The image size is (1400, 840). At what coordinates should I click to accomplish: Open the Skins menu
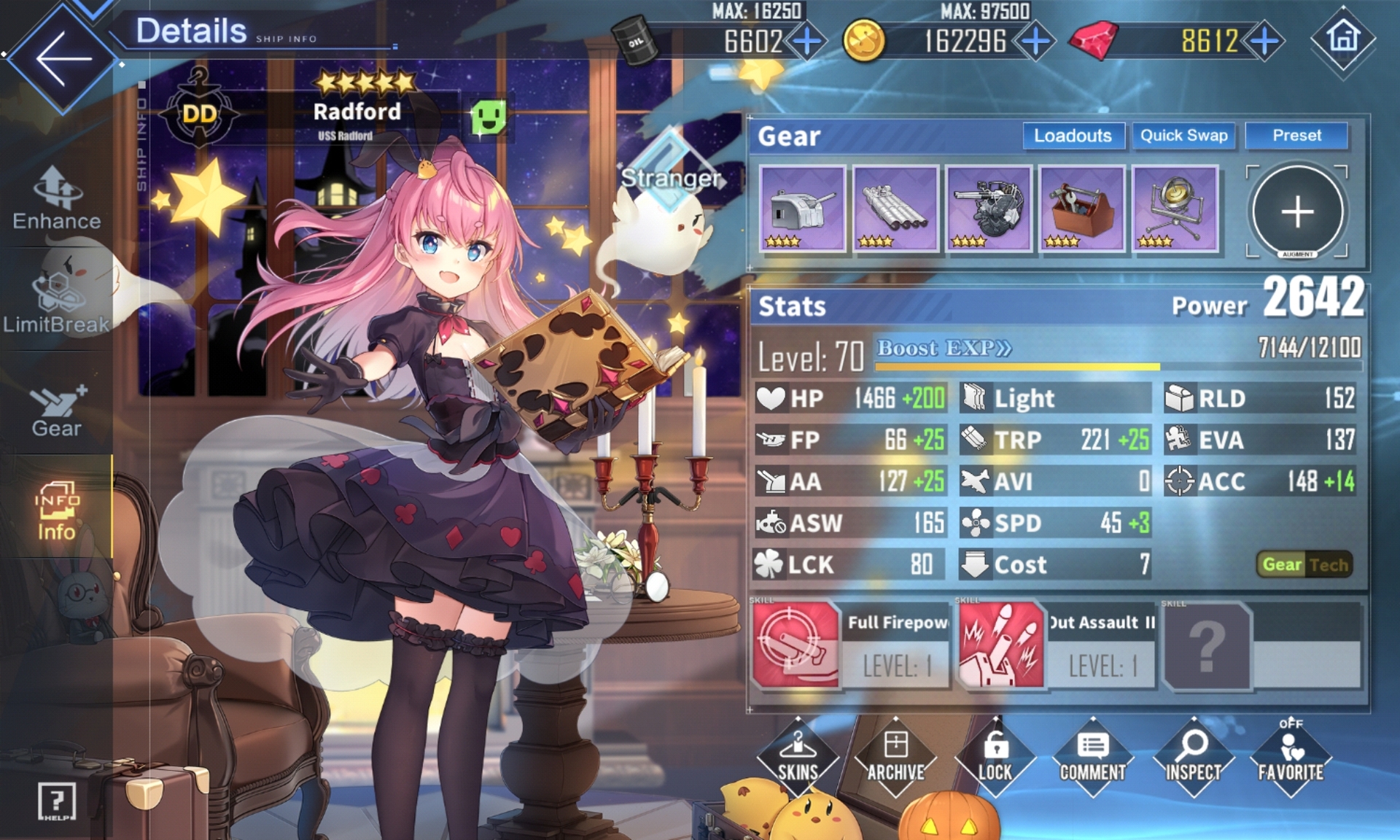click(x=798, y=758)
